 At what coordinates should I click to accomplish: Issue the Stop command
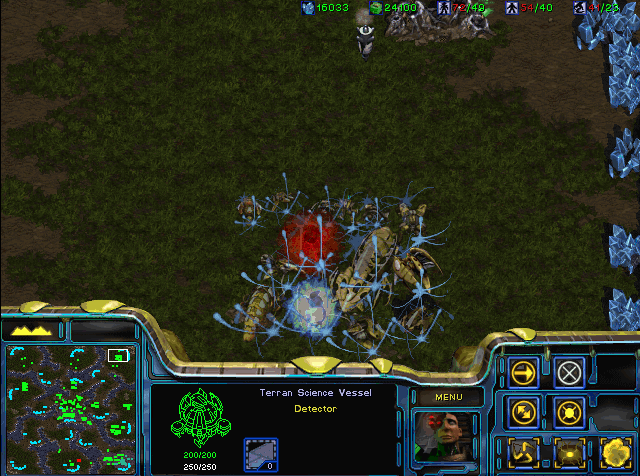pyautogui.click(x=569, y=373)
